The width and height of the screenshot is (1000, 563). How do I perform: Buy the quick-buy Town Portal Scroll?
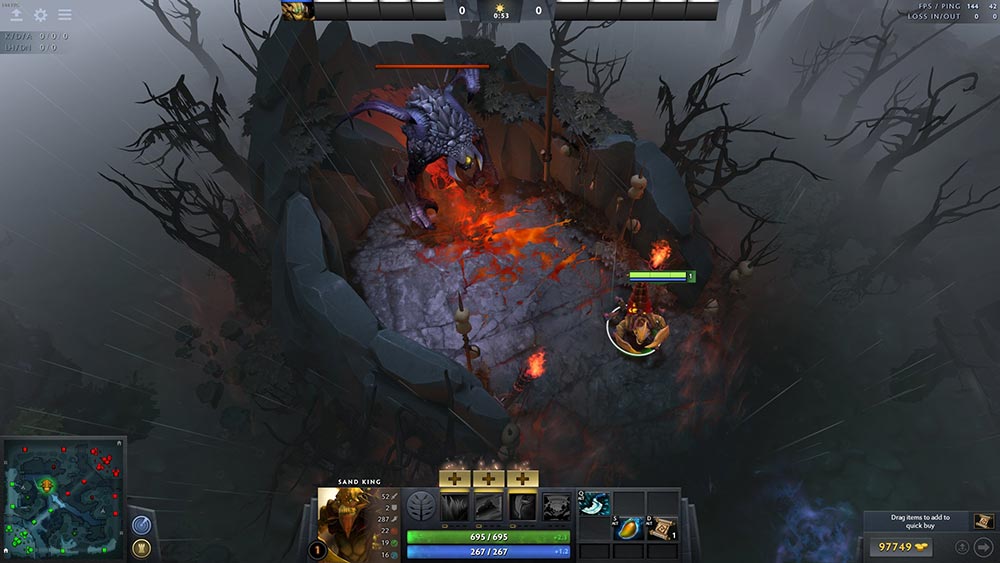(x=983, y=521)
